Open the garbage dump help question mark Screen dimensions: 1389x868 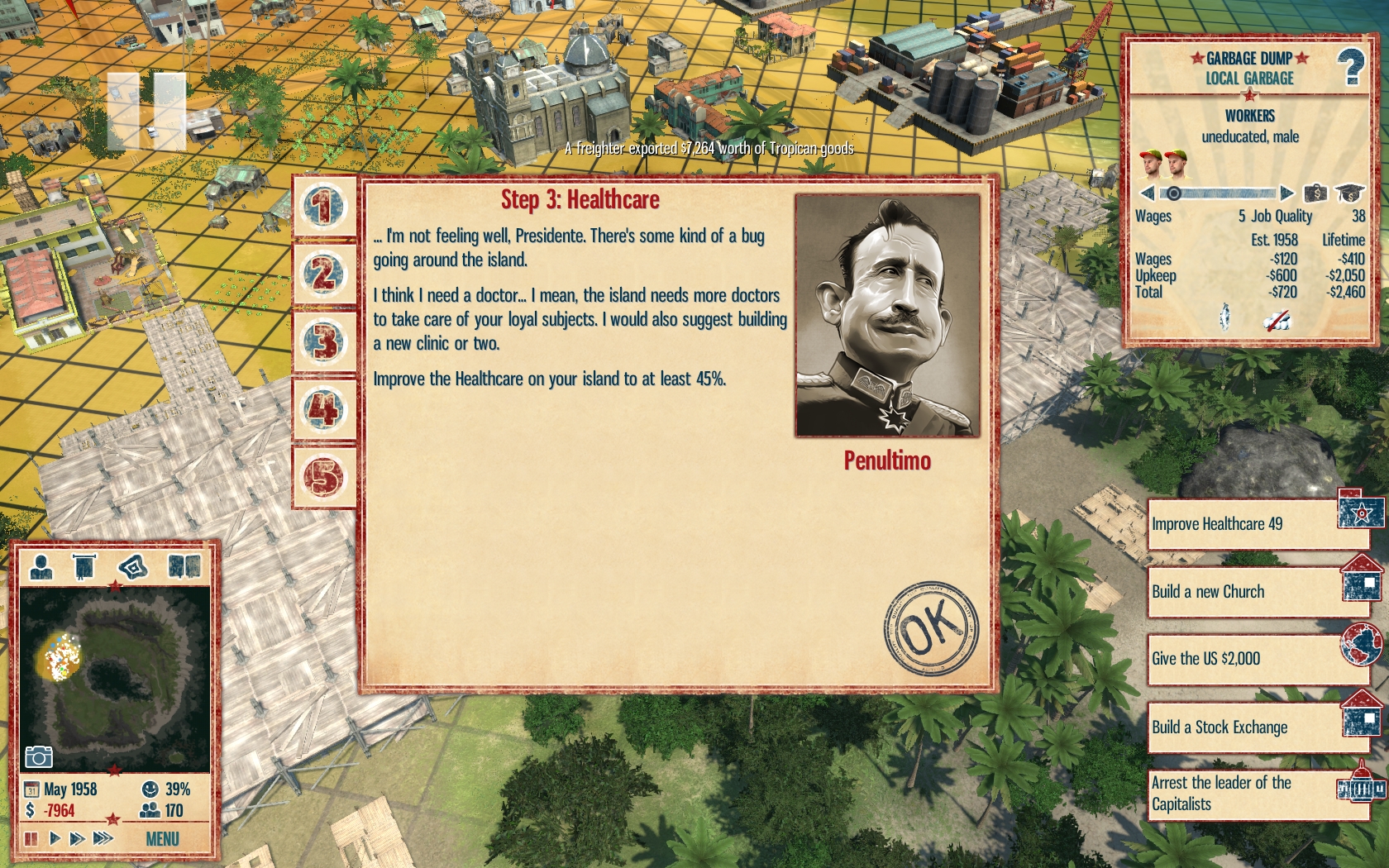click(x=1351, y=67)
